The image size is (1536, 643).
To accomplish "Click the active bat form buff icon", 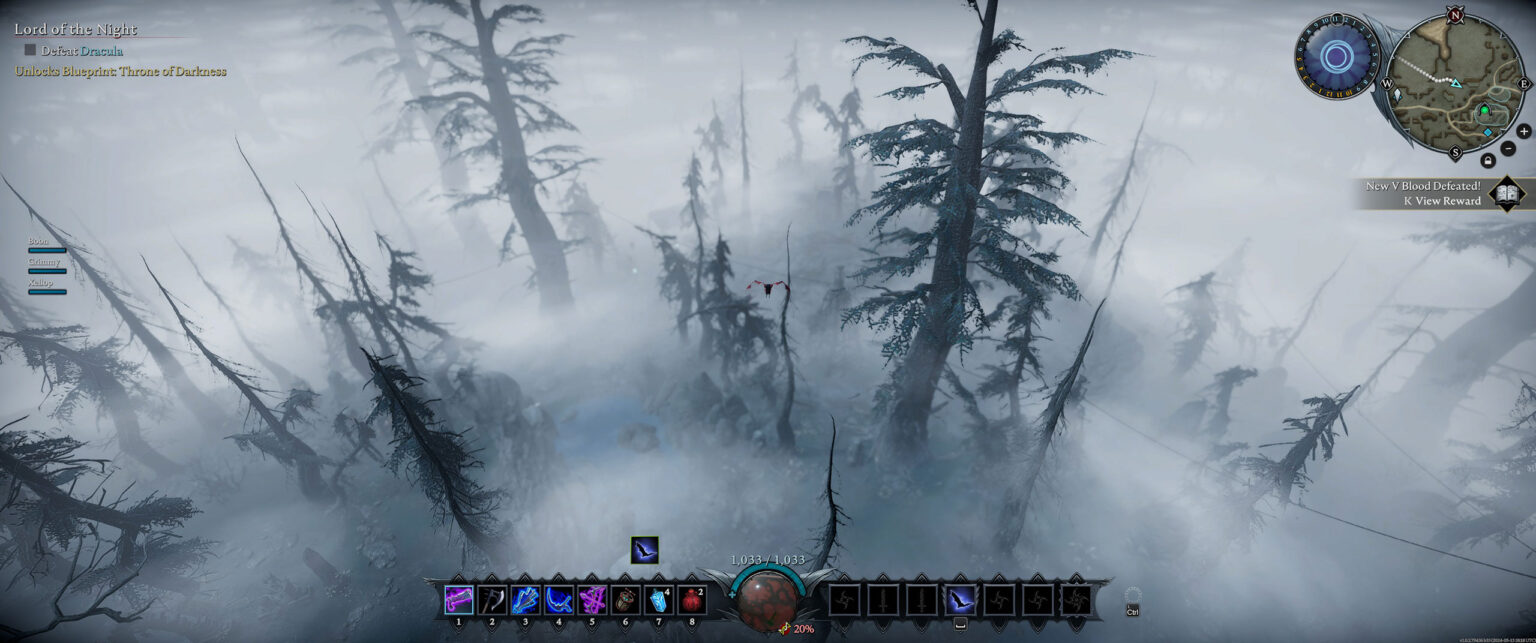I will (644, 550).
